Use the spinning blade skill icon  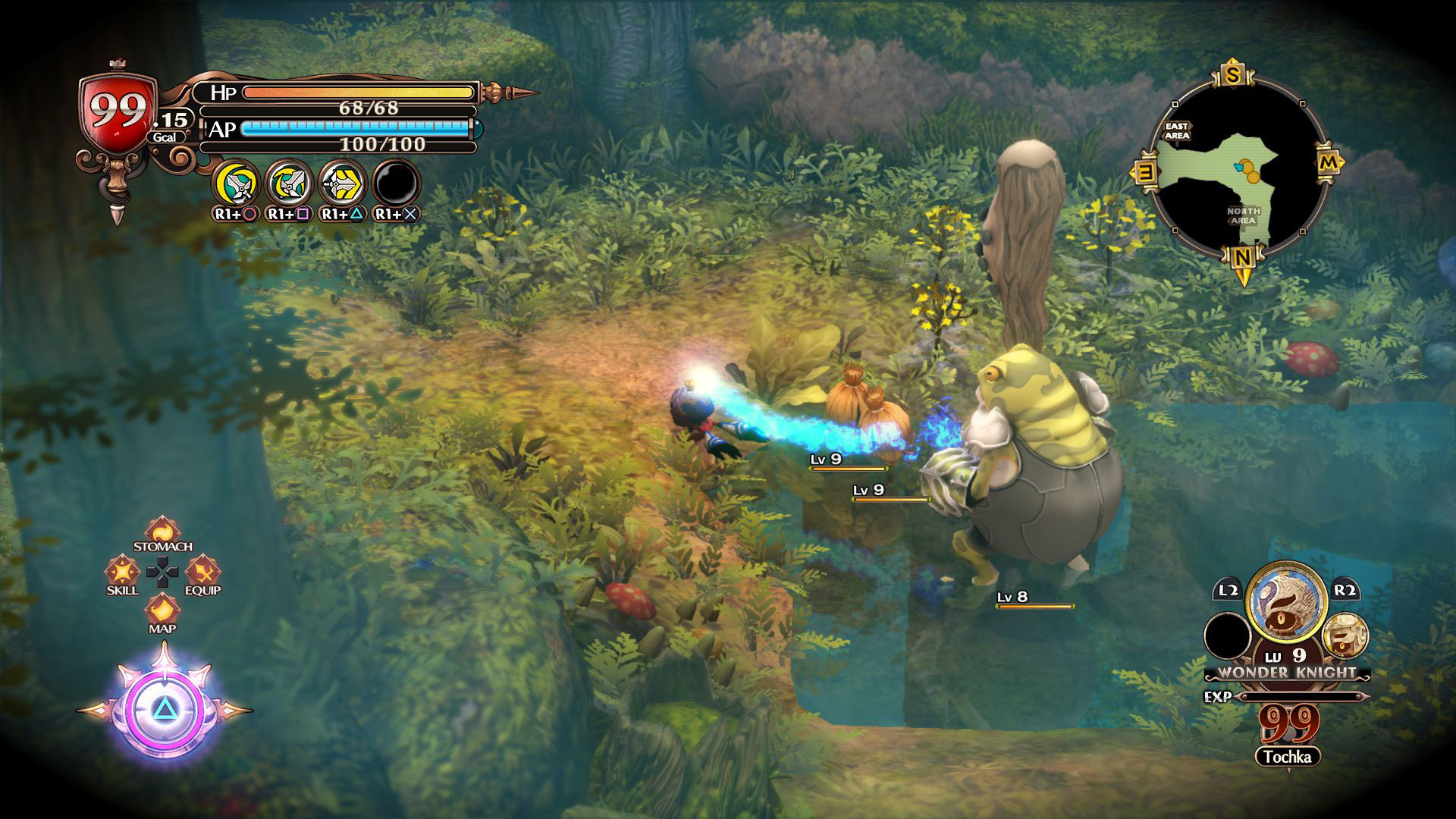point(289,184)
